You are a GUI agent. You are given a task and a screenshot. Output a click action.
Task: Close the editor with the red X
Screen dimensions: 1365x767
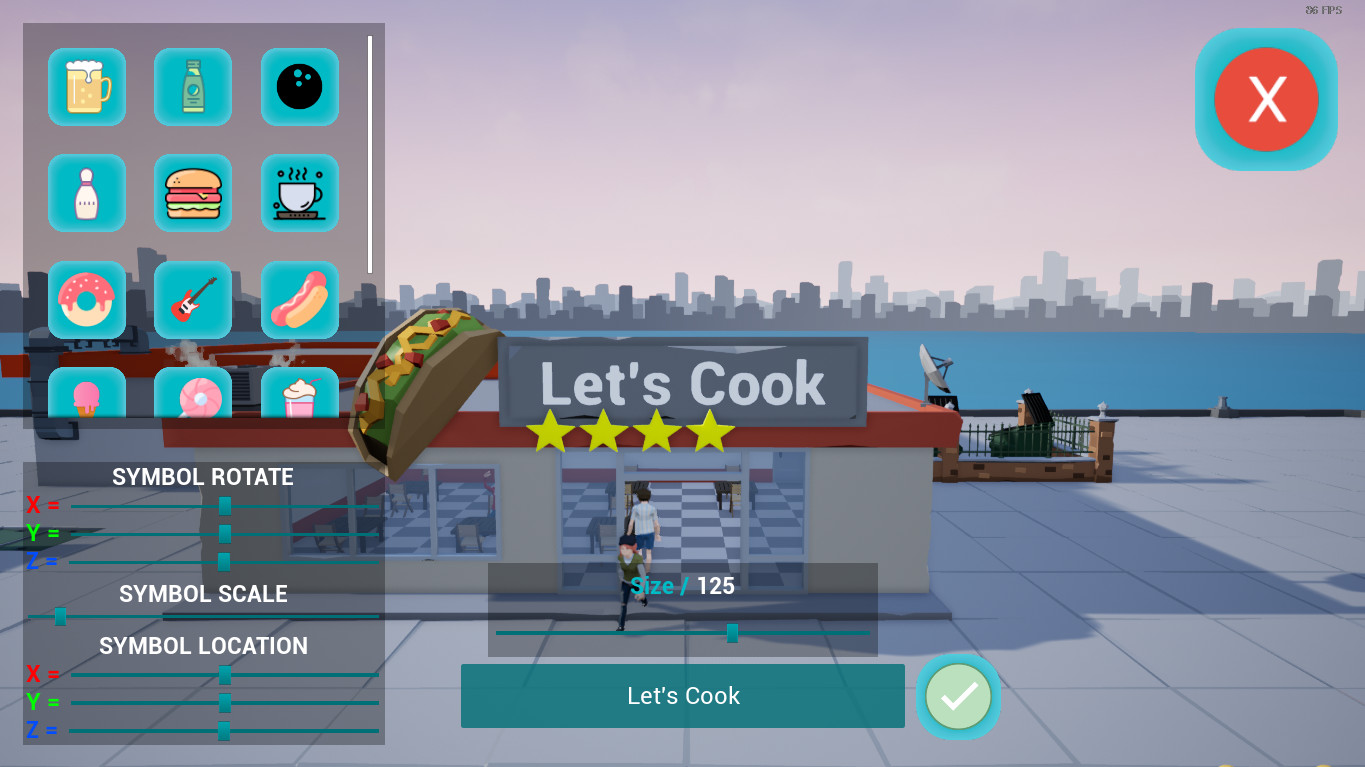point(1266,98)
